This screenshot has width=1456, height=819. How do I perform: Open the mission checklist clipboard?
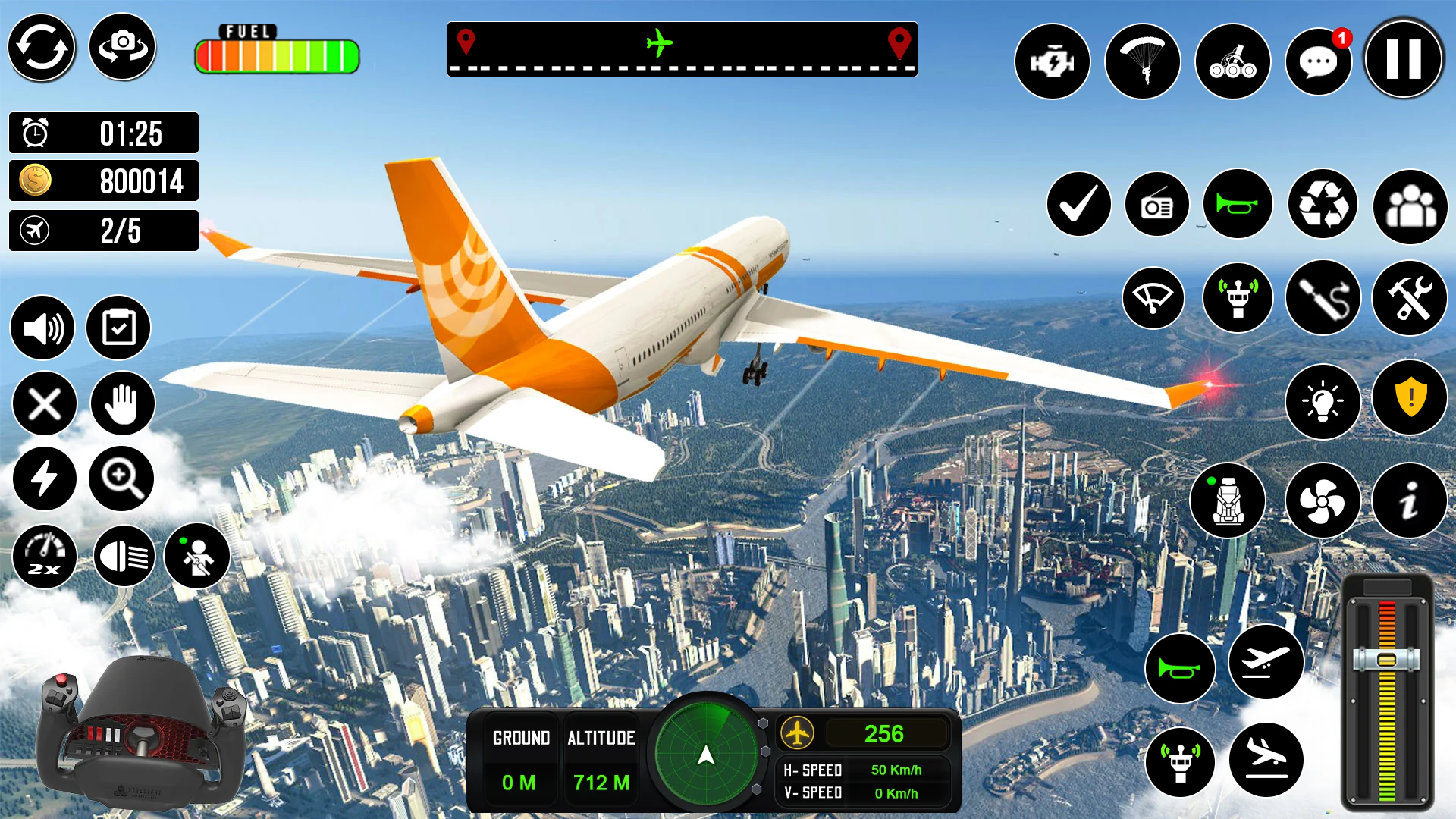tap(120, 328)
